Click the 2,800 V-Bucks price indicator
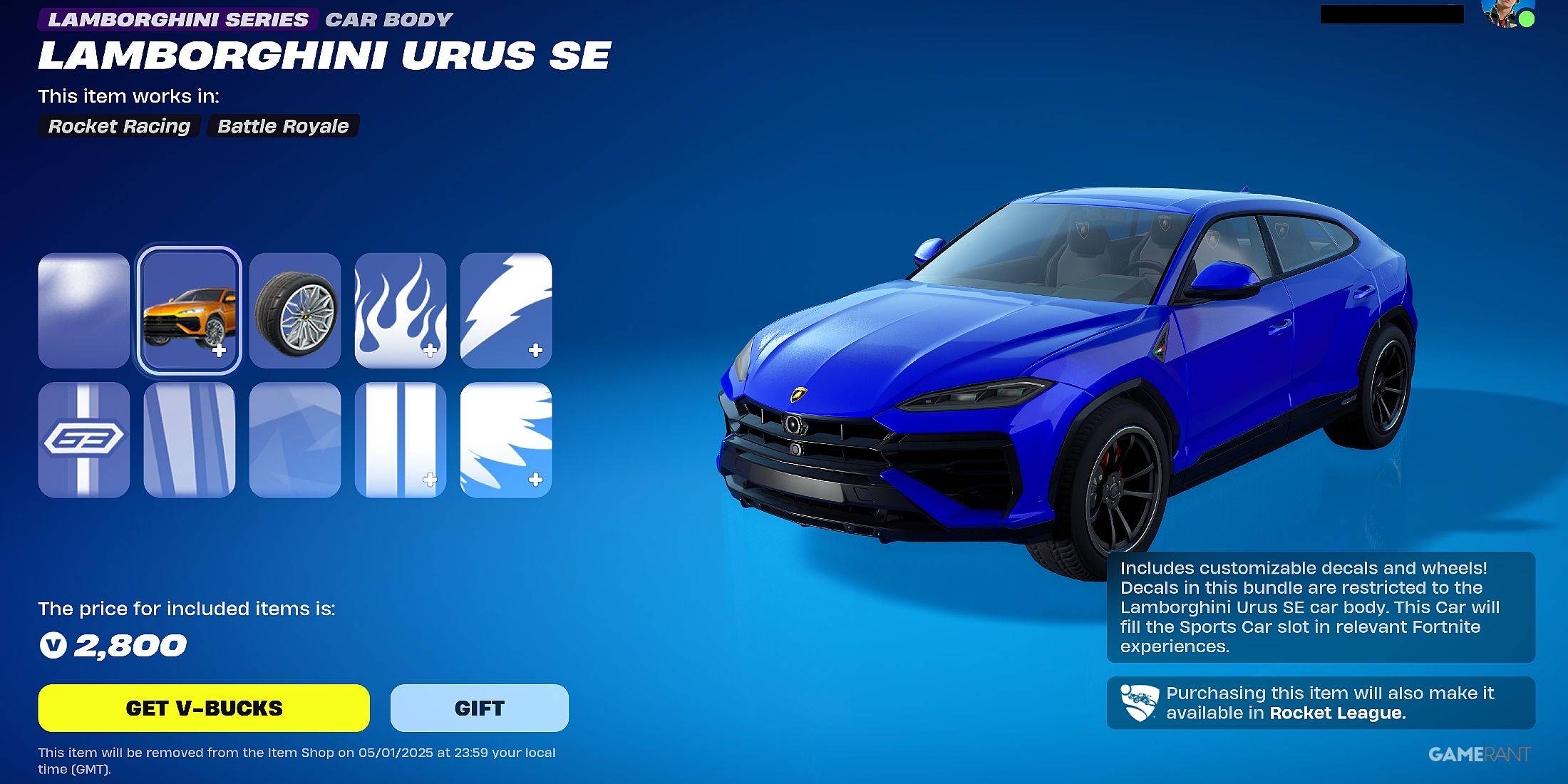The height and width of the screenshot is (784, 1568). click(113, 646)
